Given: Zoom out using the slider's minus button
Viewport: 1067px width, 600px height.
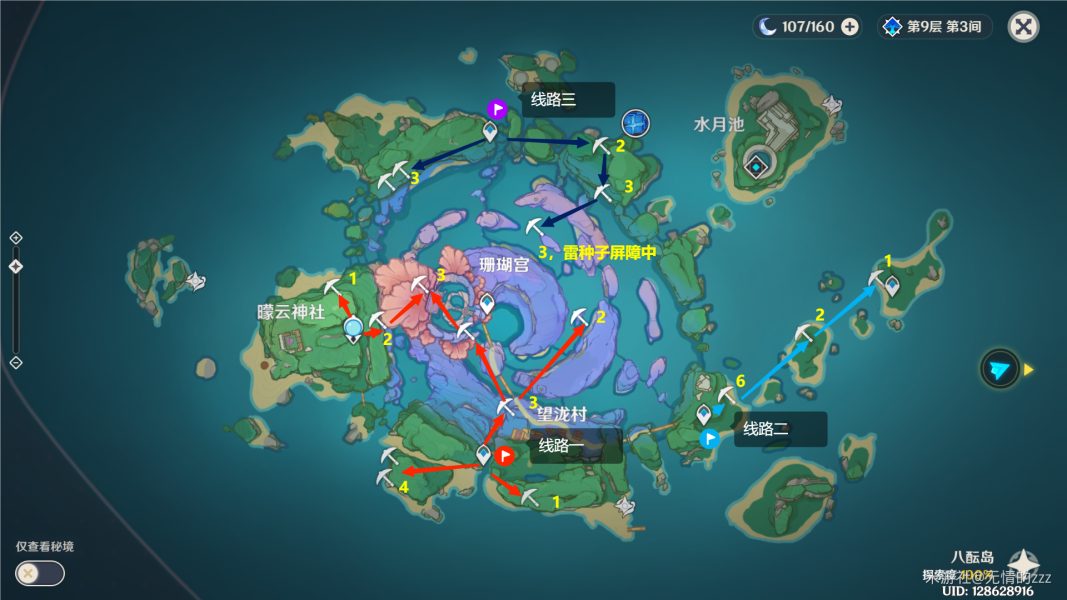Looking at the screenshot, I should tap(16, 361).
